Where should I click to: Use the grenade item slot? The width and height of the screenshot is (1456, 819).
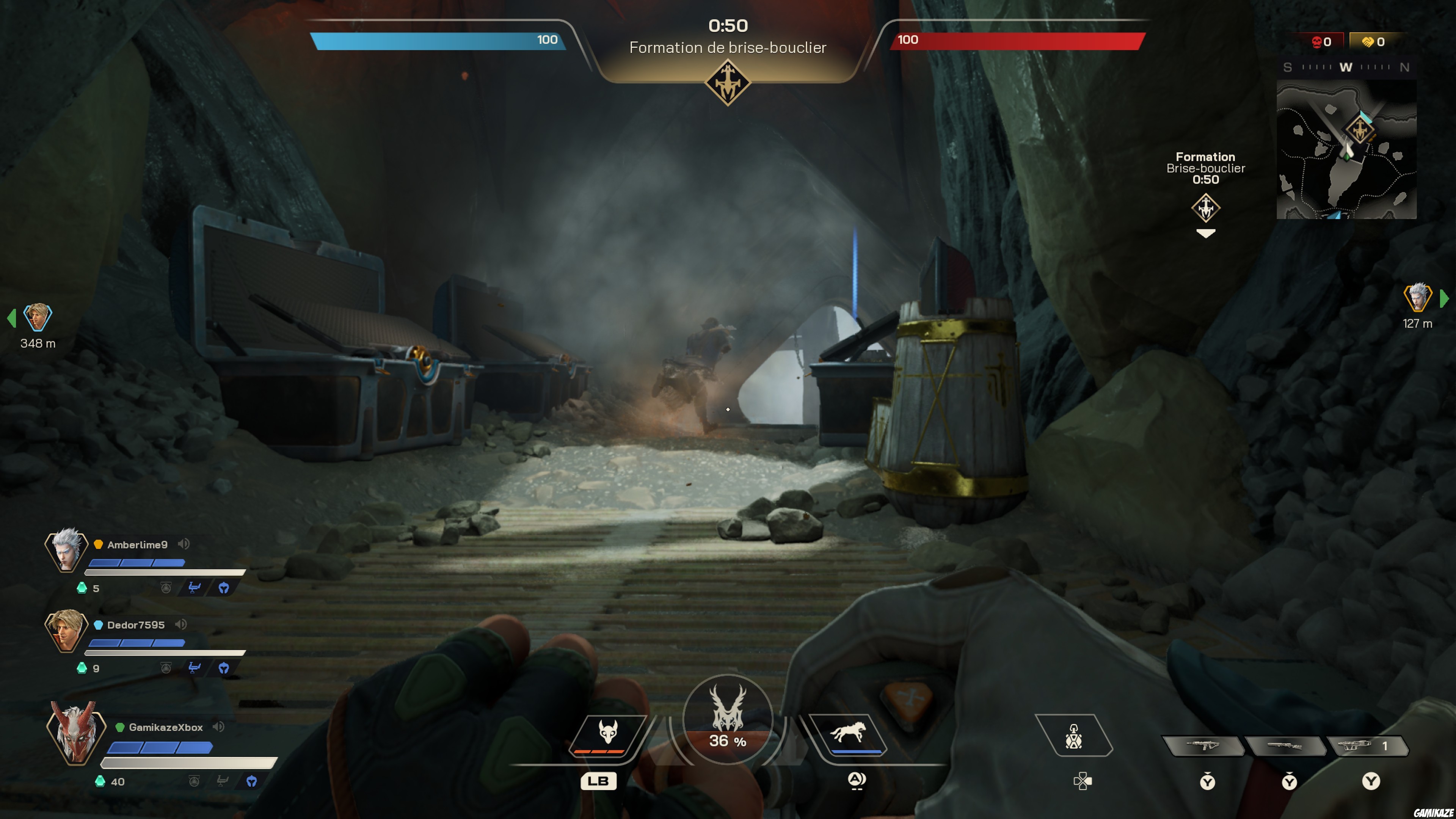coord(1073,736)
